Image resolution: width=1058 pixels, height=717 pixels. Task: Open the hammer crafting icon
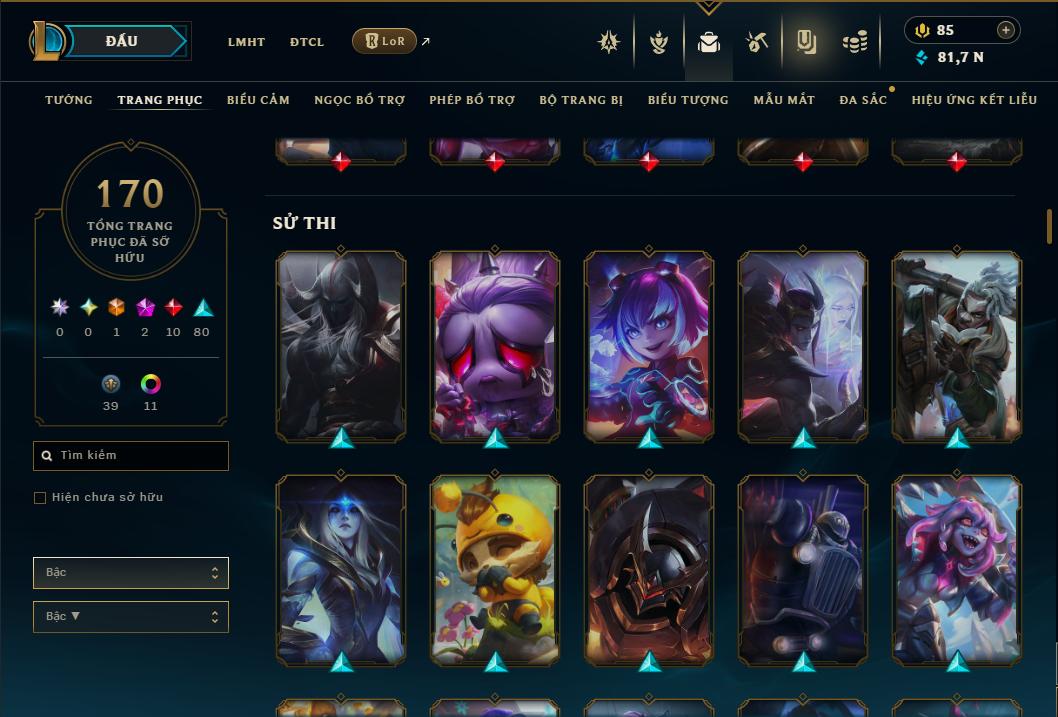(x=756, y=42)
